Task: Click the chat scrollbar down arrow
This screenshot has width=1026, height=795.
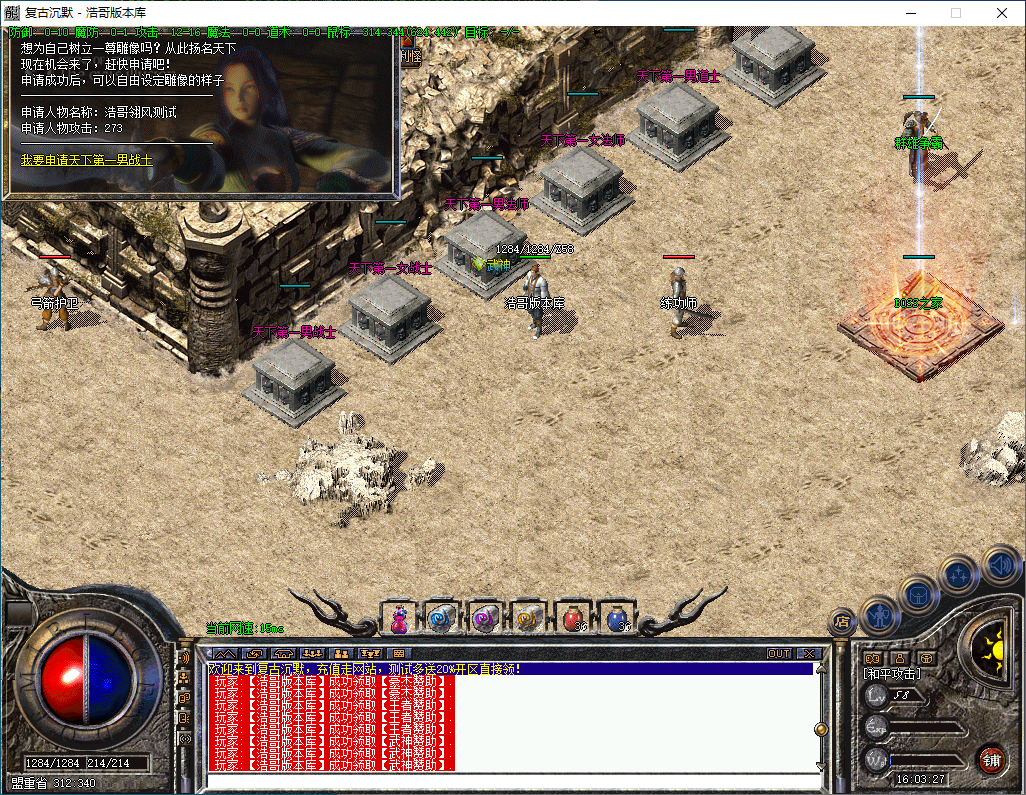Action: coord(821,766)
